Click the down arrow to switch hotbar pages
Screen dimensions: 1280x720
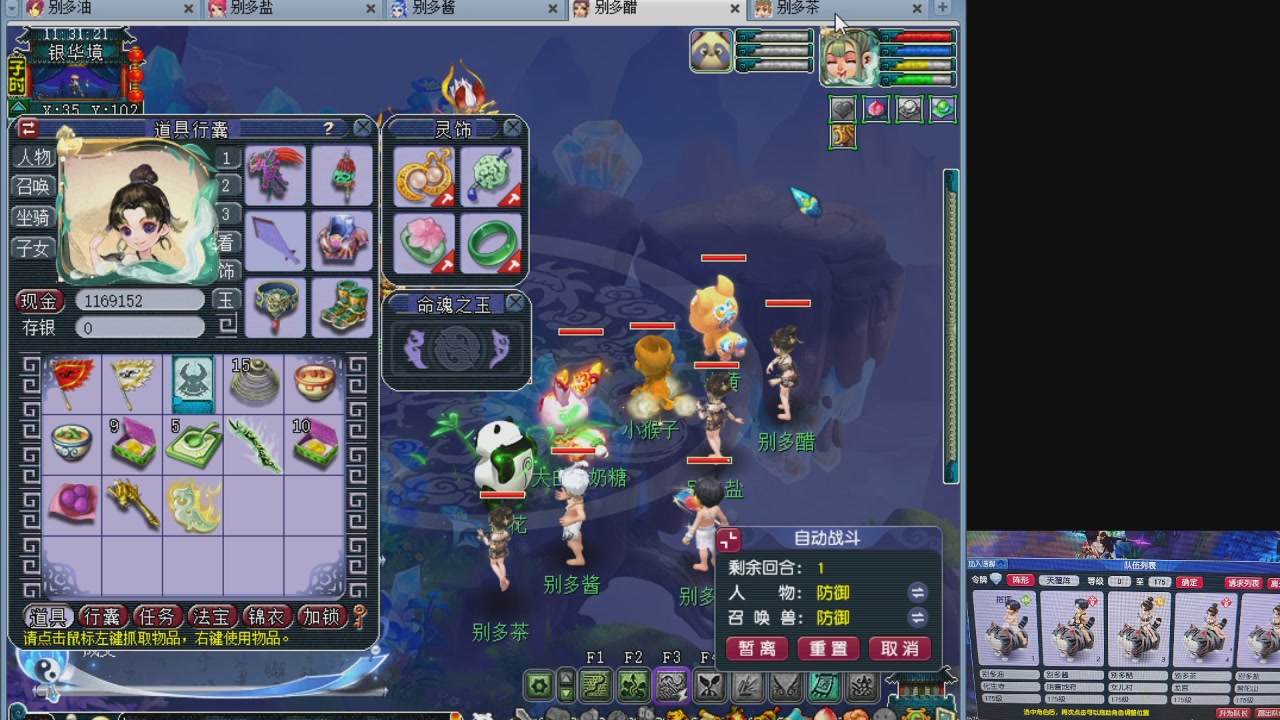565,694
